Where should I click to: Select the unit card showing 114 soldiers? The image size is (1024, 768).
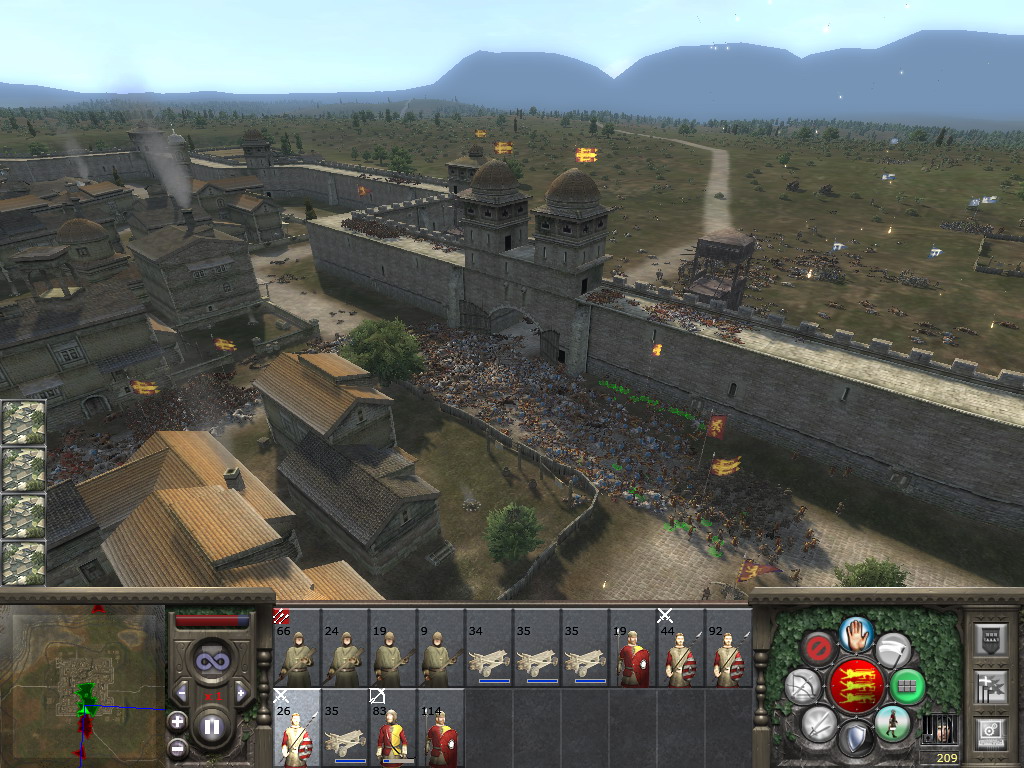pos(440,728)
